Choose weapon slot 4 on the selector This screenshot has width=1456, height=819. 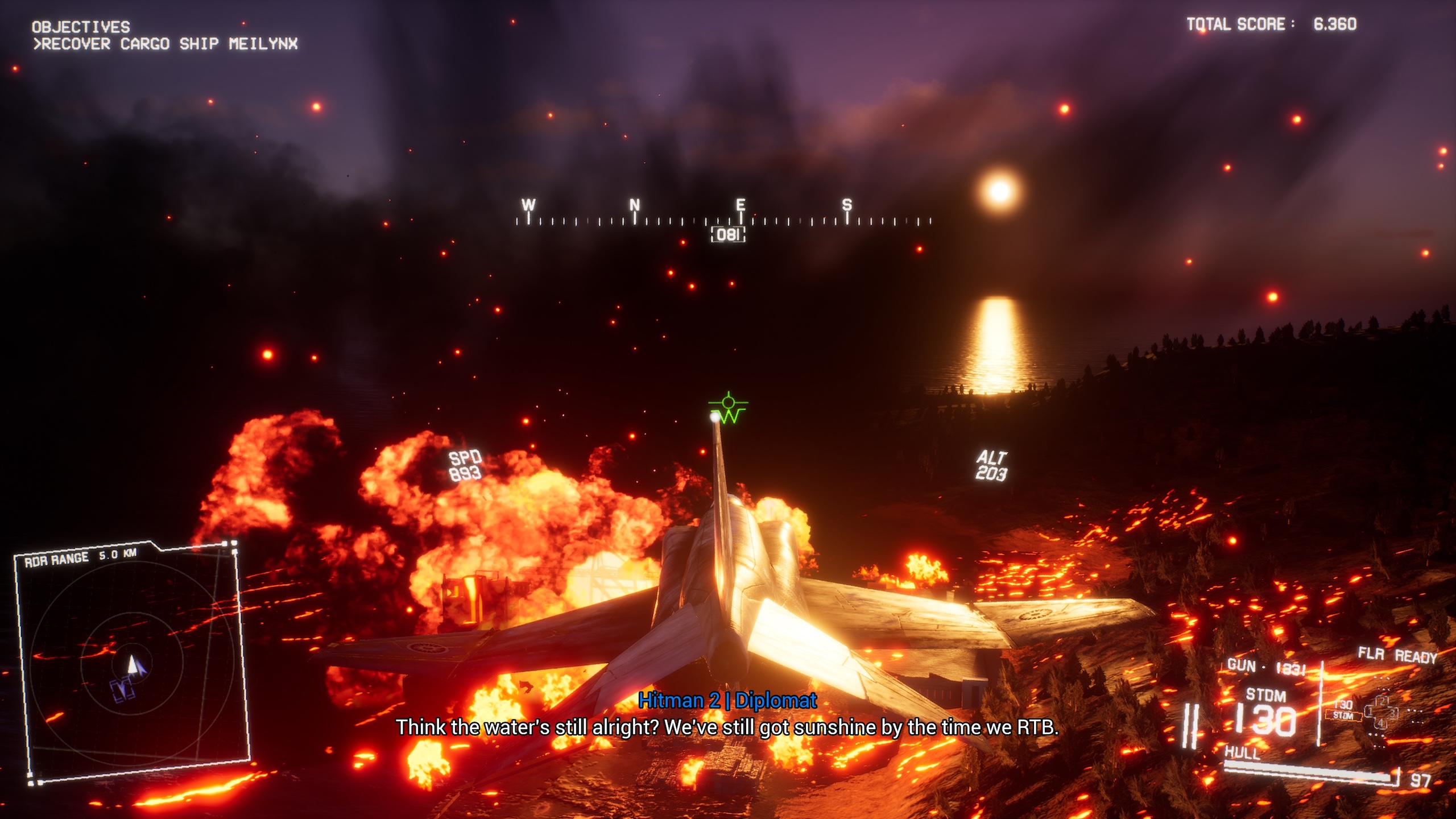pyautogui.click(x=1382, y=723)
